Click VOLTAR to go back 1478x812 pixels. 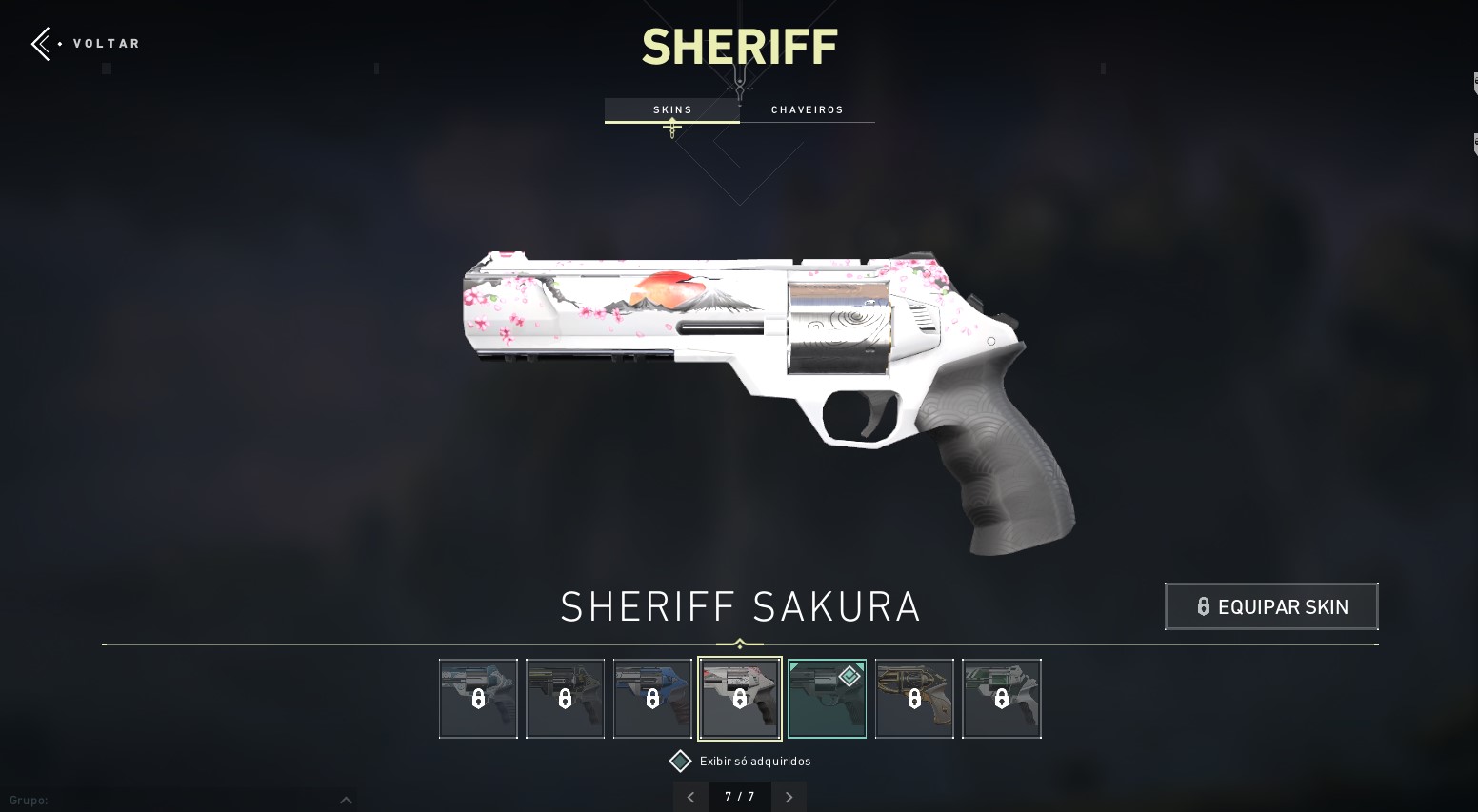tap(107, 43)
